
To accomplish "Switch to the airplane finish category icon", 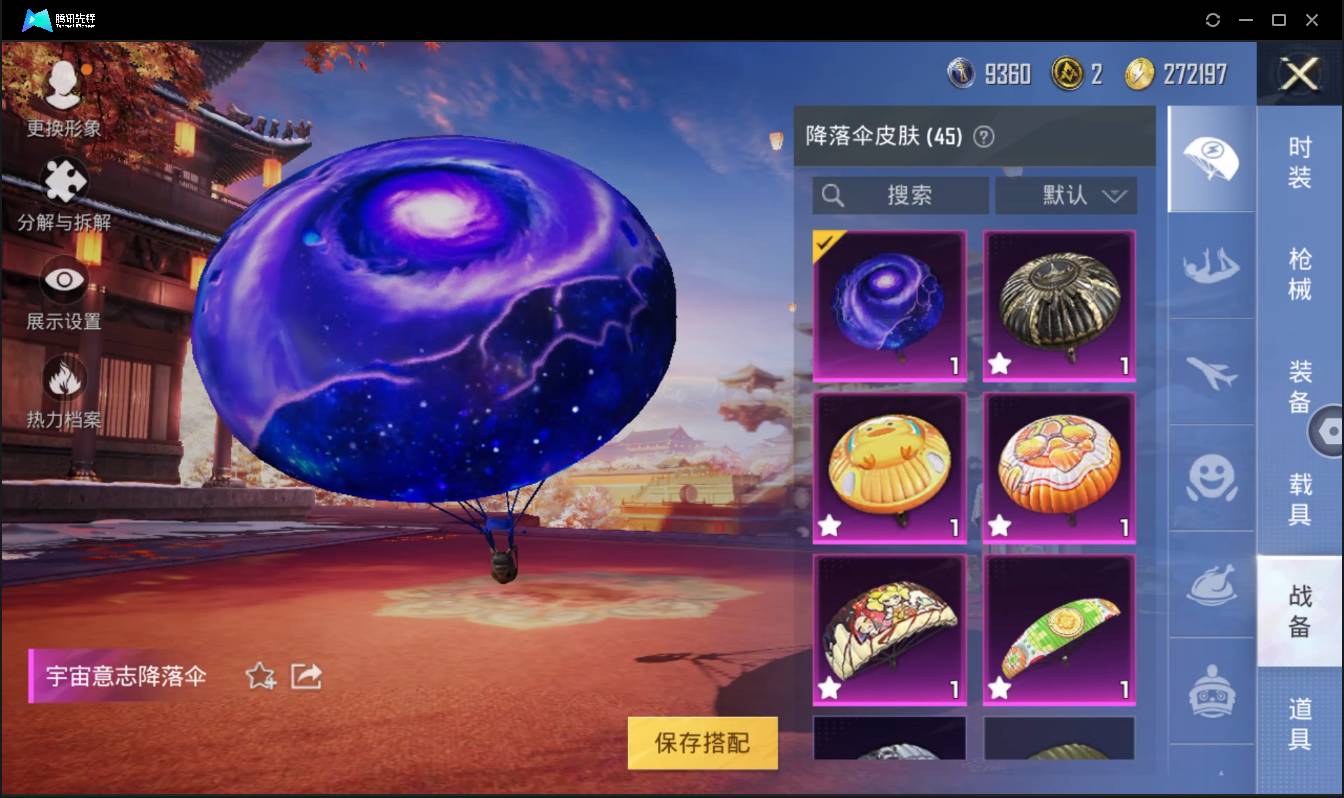I will [1211, 373].
